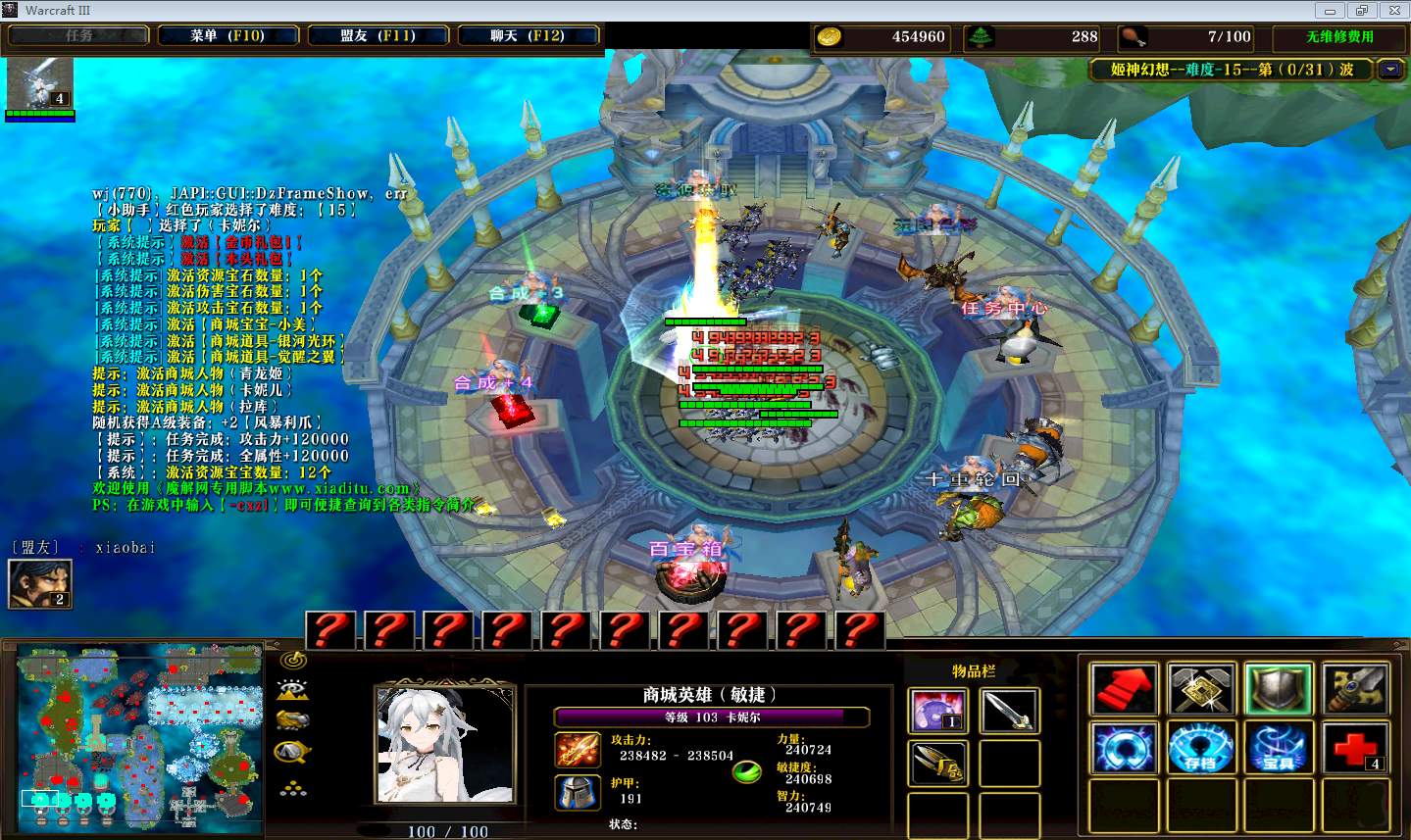Activate the red arrow upgrade command
The image size is (1411, 840).
pos(1124,688)
